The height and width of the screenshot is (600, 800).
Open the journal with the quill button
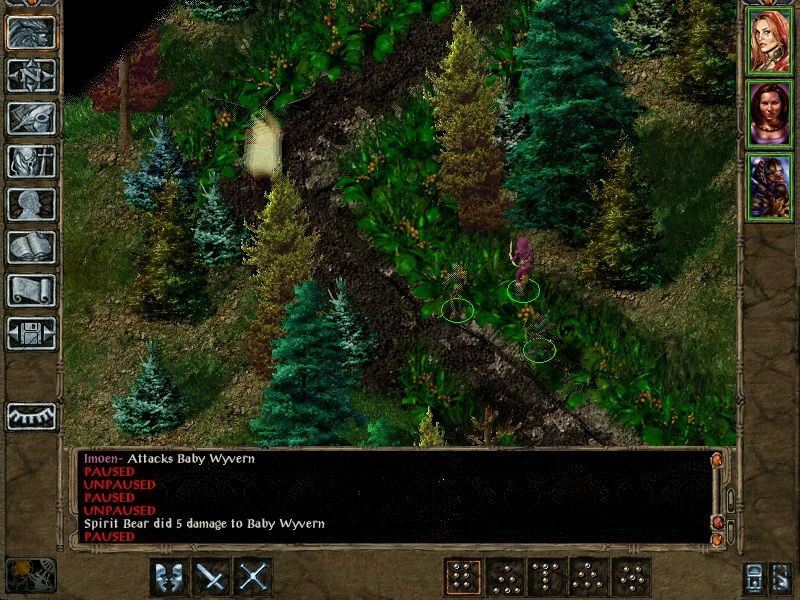(x=31, y=118)
